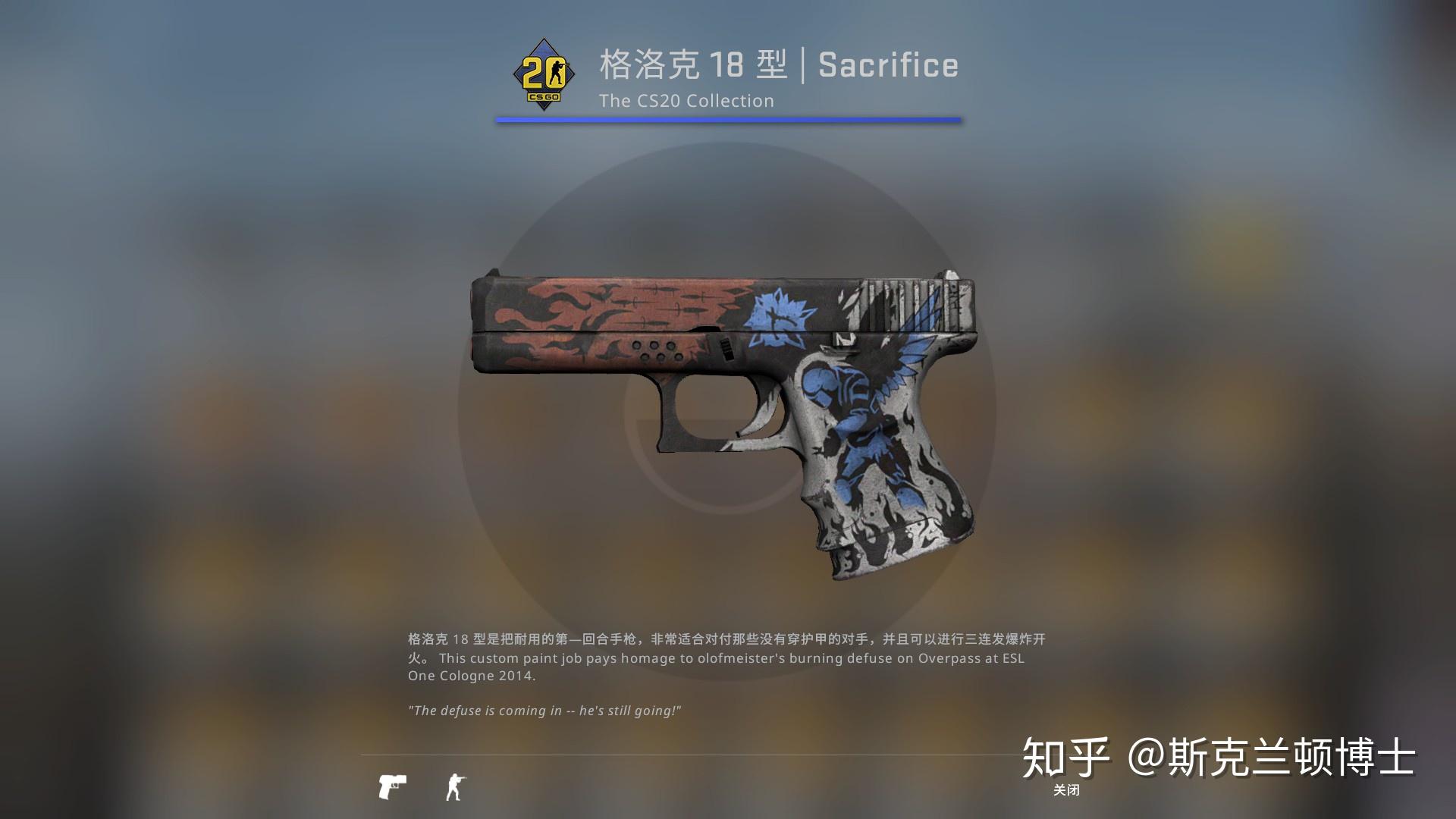Image resolution: width=1456 pixels, height=819 pixels.
Task: Click the blue divider bar under the title
Action: [x=730, y=118]
